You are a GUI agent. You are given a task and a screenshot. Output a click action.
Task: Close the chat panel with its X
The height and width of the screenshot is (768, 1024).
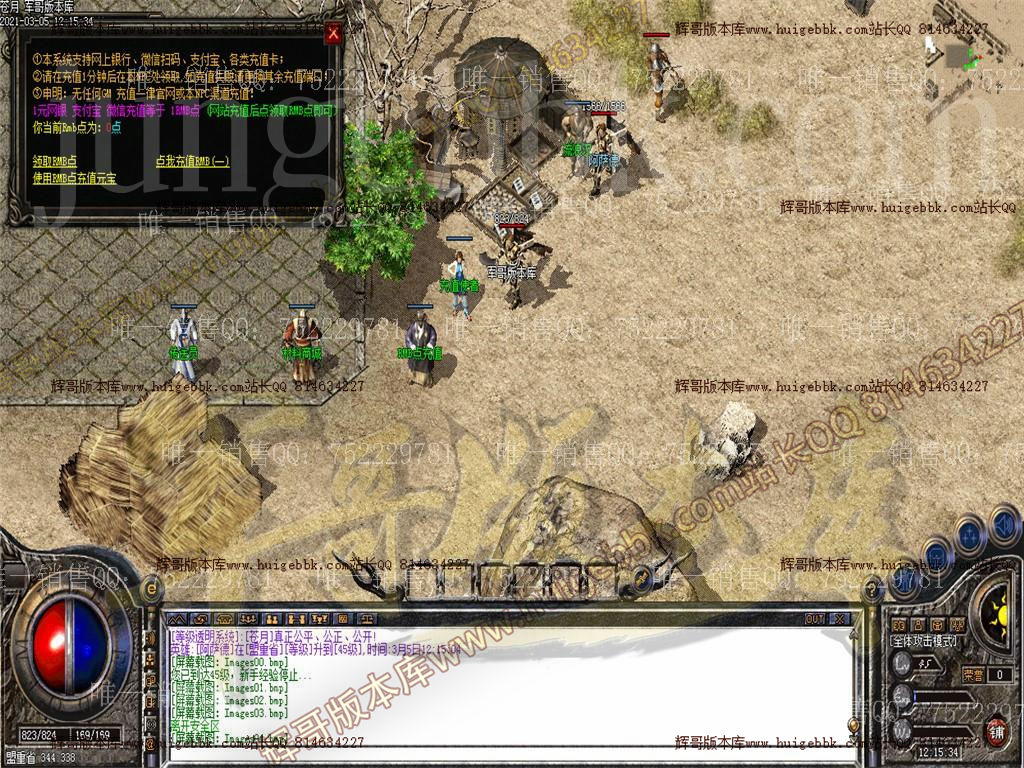click(x=839, y=619)
